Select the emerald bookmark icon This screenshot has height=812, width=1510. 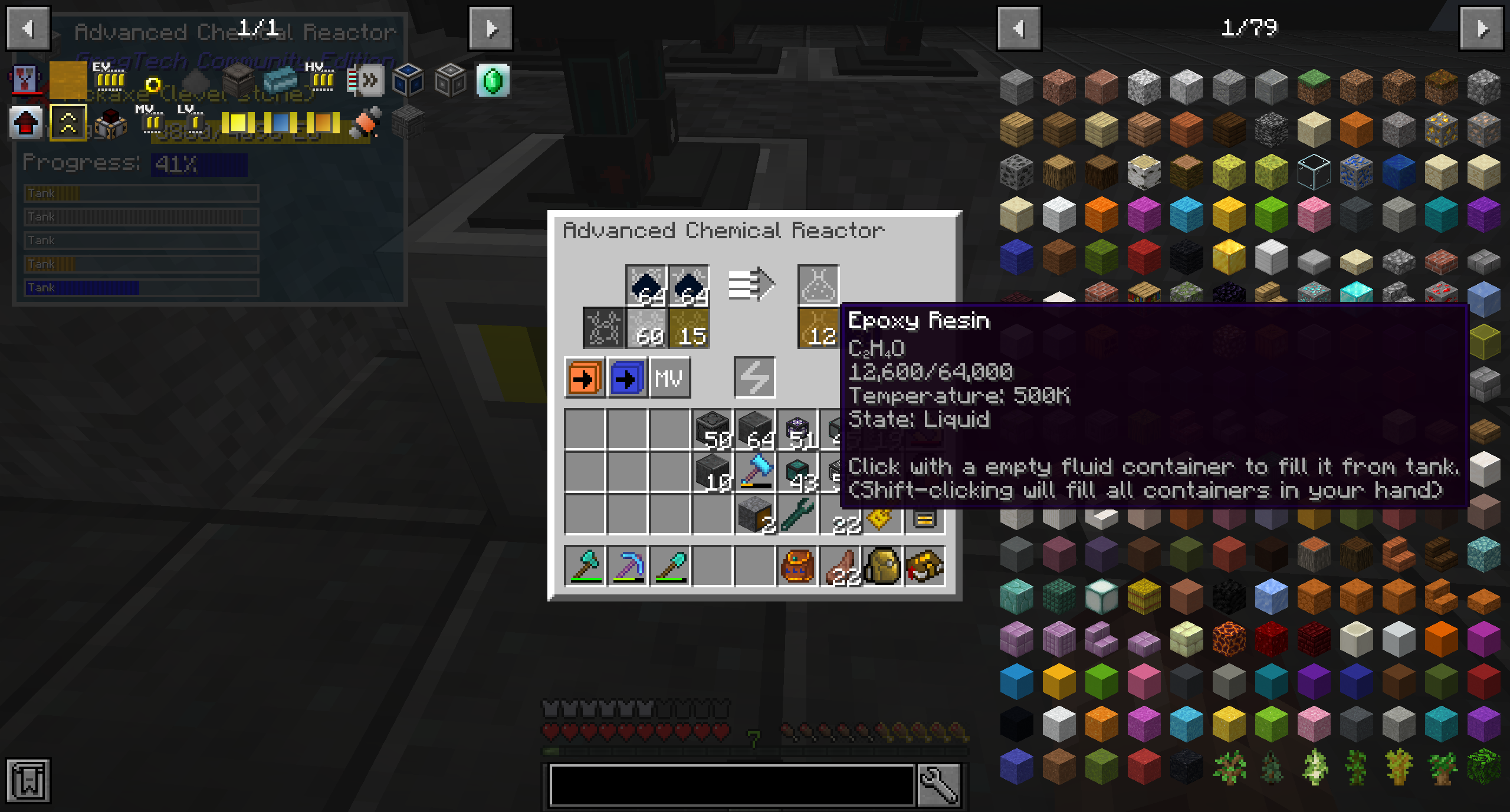(x=493, y=81)
